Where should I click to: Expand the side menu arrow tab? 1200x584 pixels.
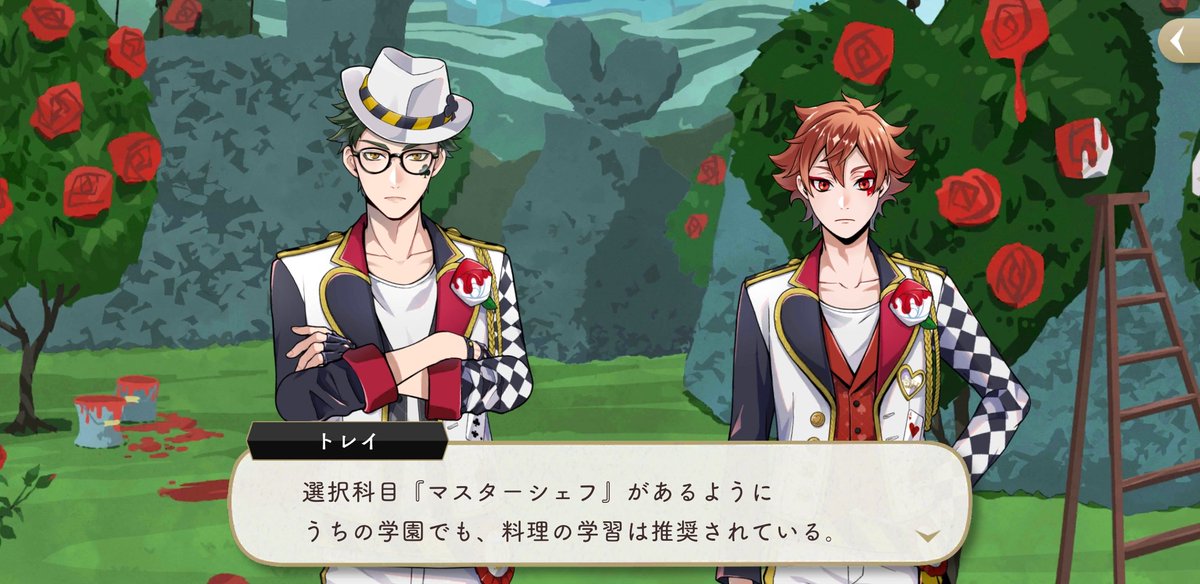1180,41
